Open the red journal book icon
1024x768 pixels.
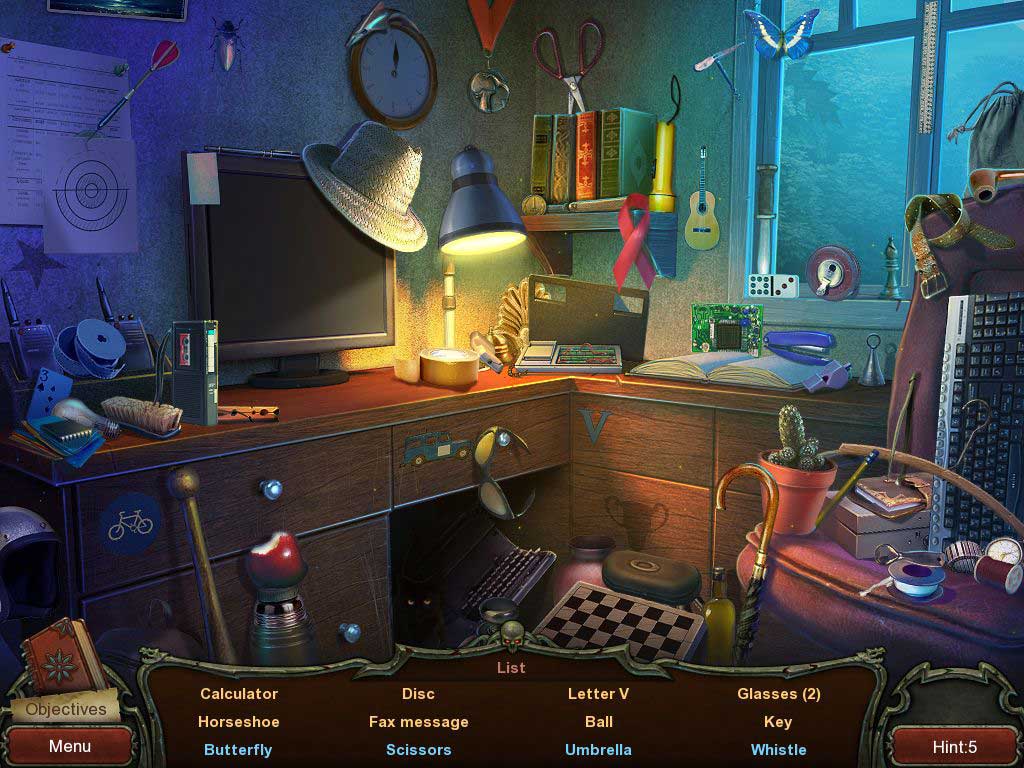(62, 654)
